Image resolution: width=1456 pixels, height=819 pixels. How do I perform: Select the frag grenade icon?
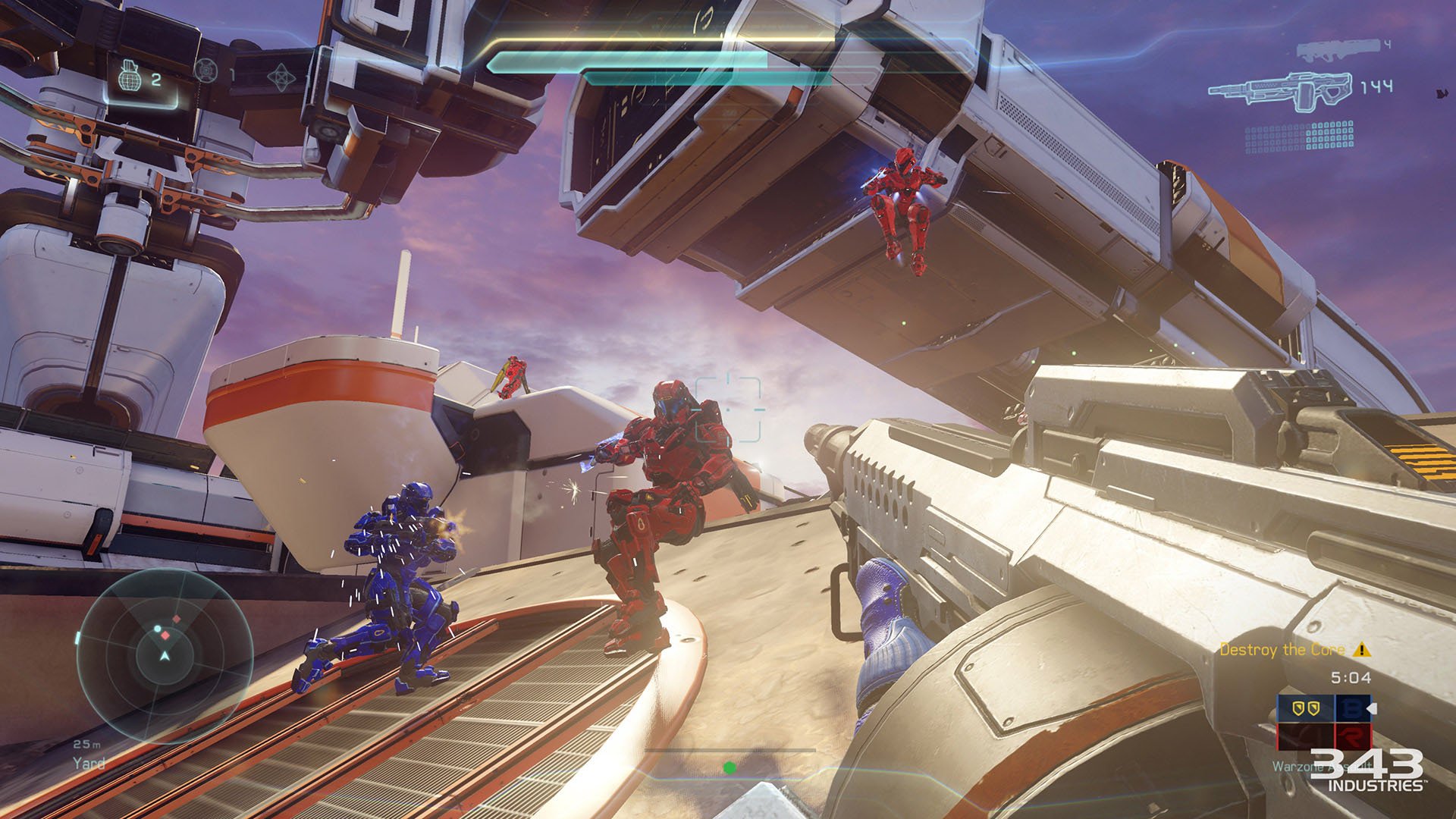coord(130,77)
